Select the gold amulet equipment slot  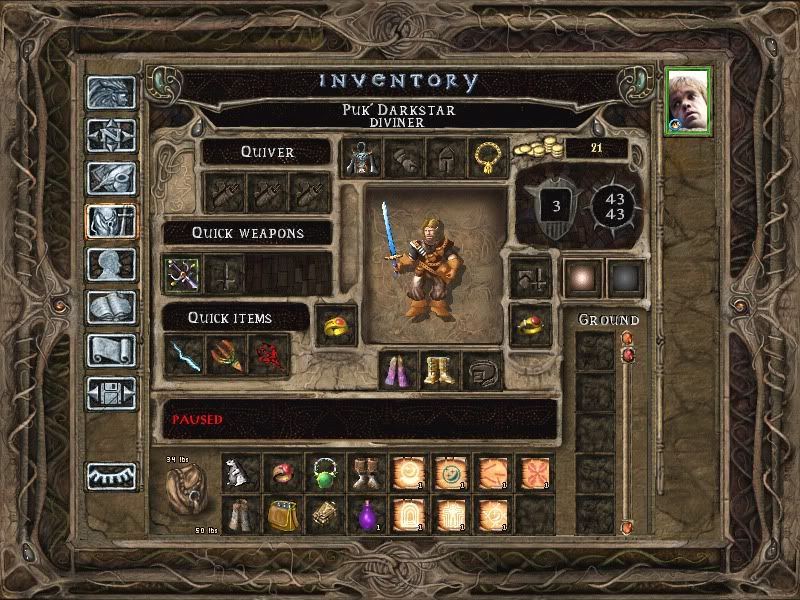tap(487, 158)
